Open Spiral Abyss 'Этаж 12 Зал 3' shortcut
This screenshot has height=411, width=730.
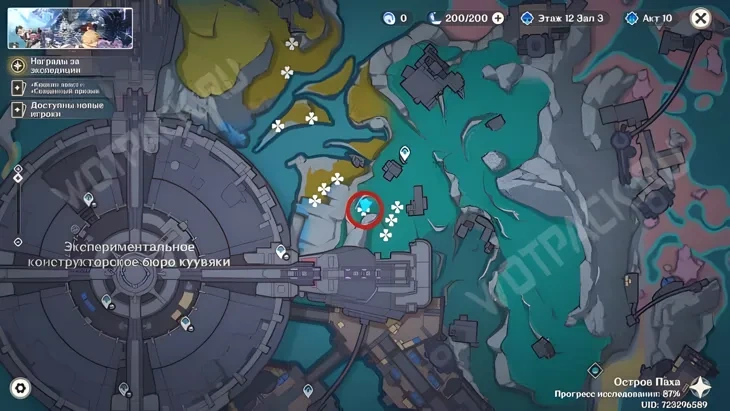pyautogui.click(x=563, y=18)
